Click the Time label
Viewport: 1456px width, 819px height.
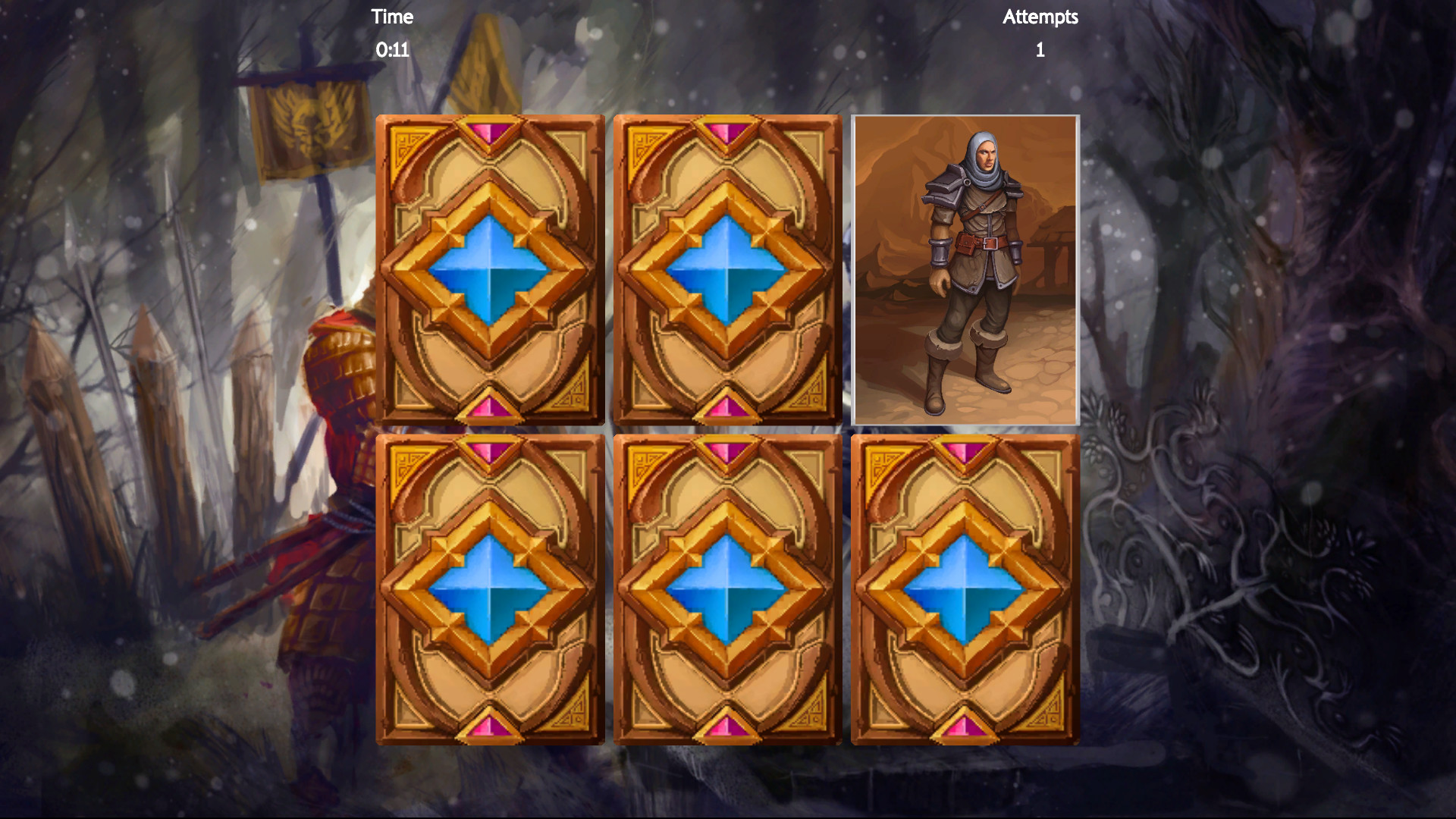pos(391,17)
